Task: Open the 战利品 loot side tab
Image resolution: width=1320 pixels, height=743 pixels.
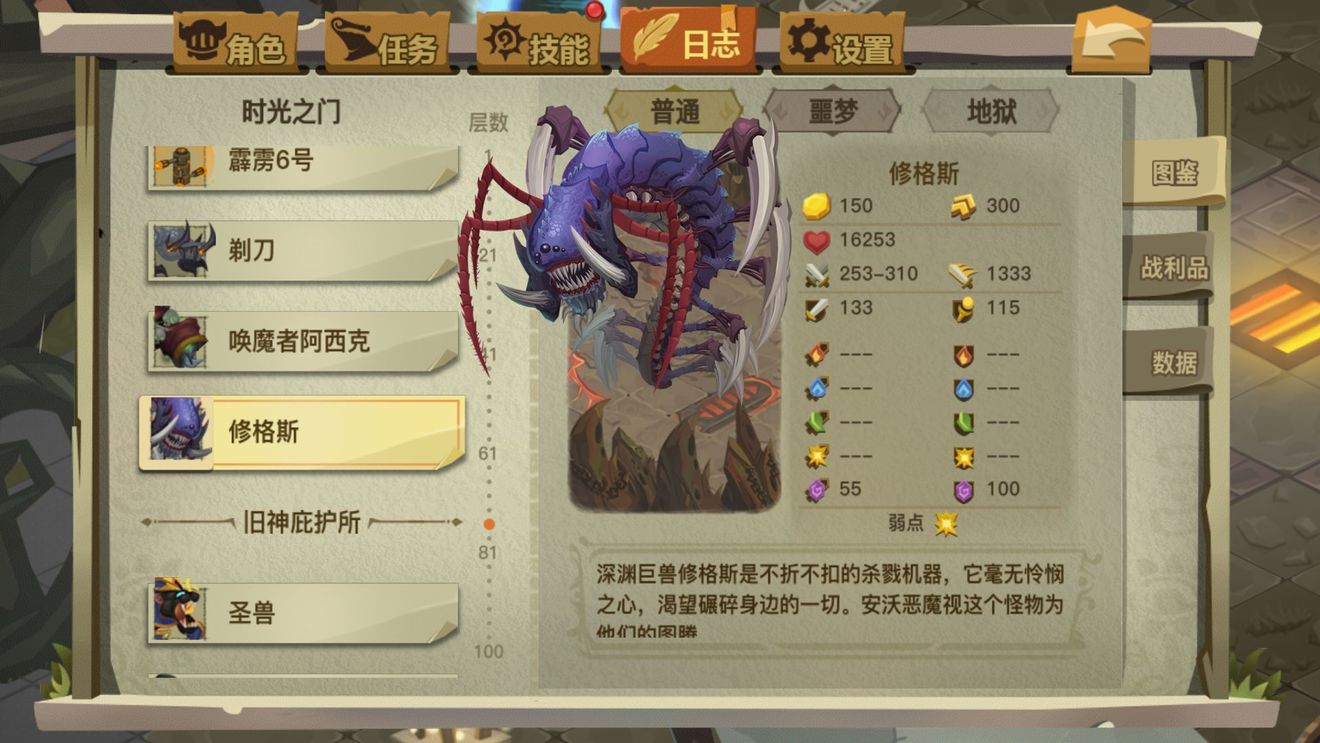Action: pos(1176,266)
